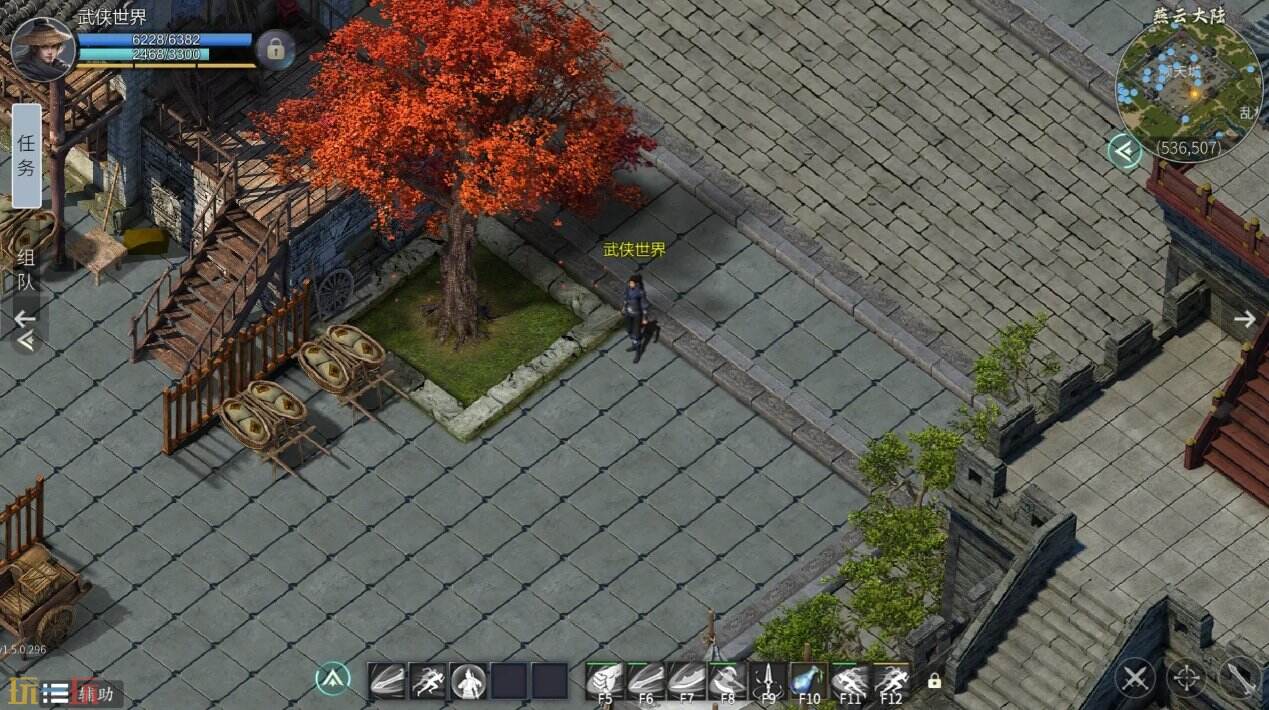
Task: Trigger the F8 axe skill
Action: (727, 681)
